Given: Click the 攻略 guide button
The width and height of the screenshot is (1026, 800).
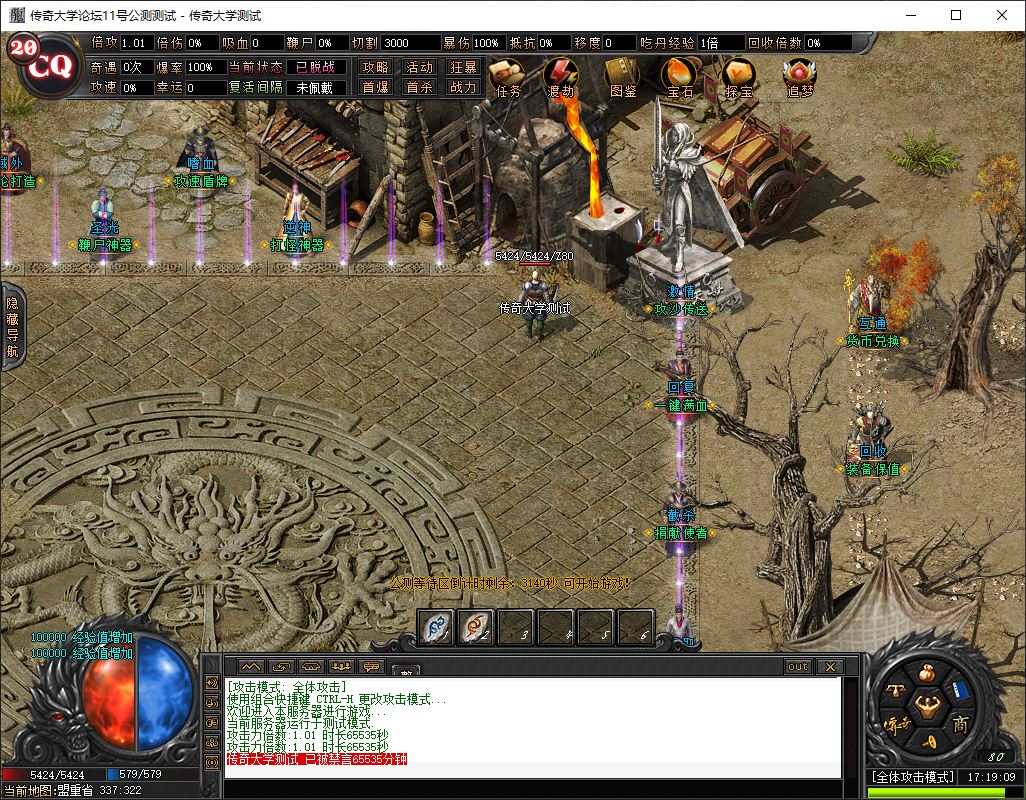Looking at the screenshot, I should pos(375,67).
